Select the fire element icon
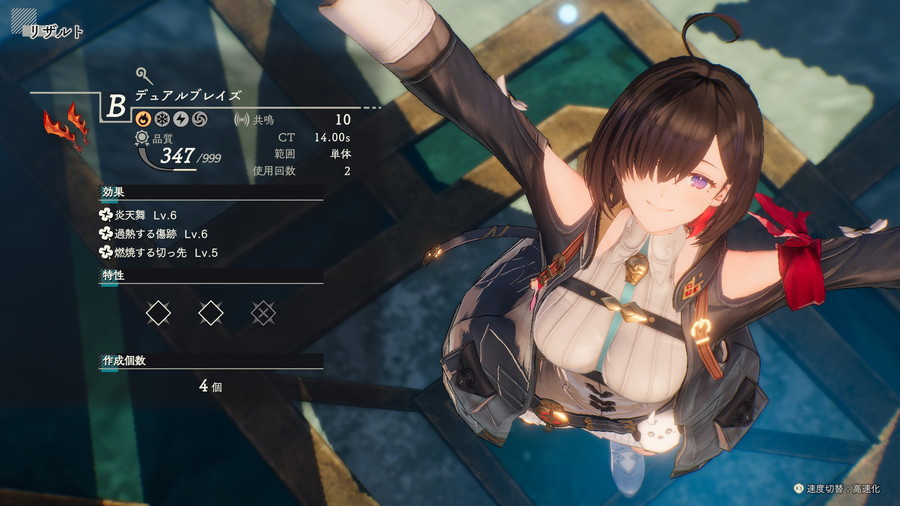This screenshot has width=900, height=506. coord(144,120)
